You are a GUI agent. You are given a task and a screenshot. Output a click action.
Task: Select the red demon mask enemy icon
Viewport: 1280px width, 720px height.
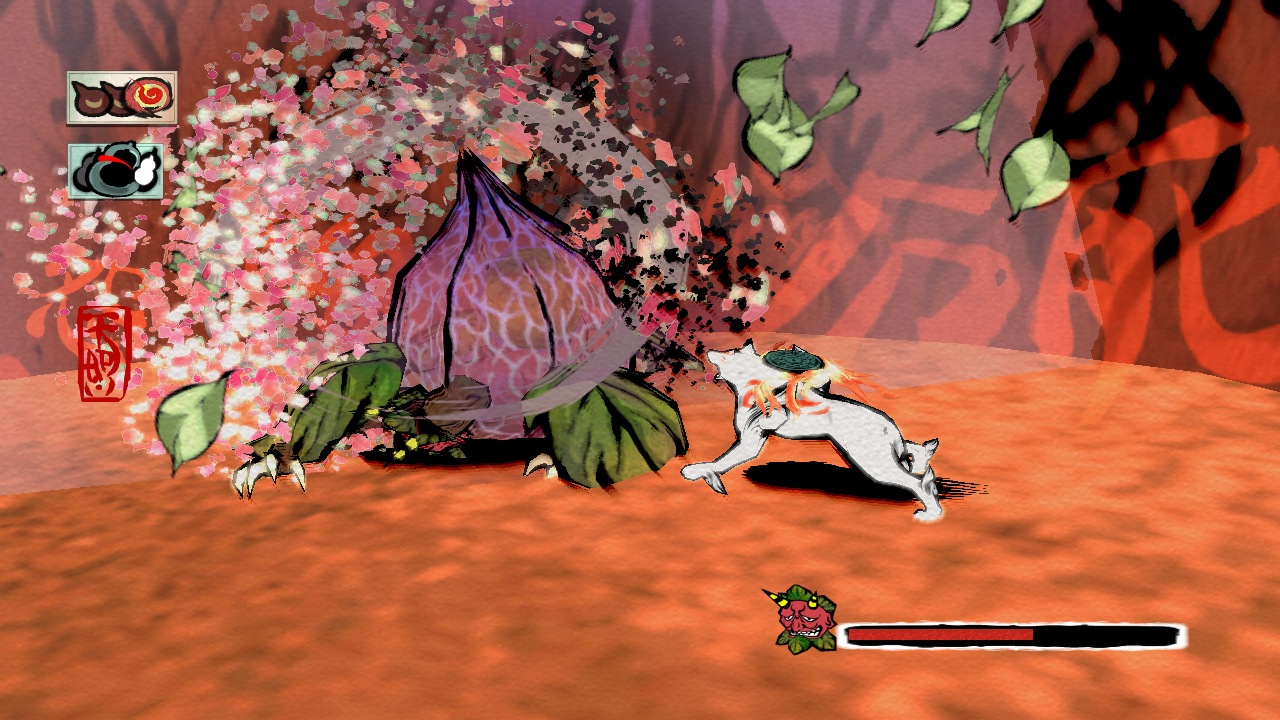click(804, 620)
